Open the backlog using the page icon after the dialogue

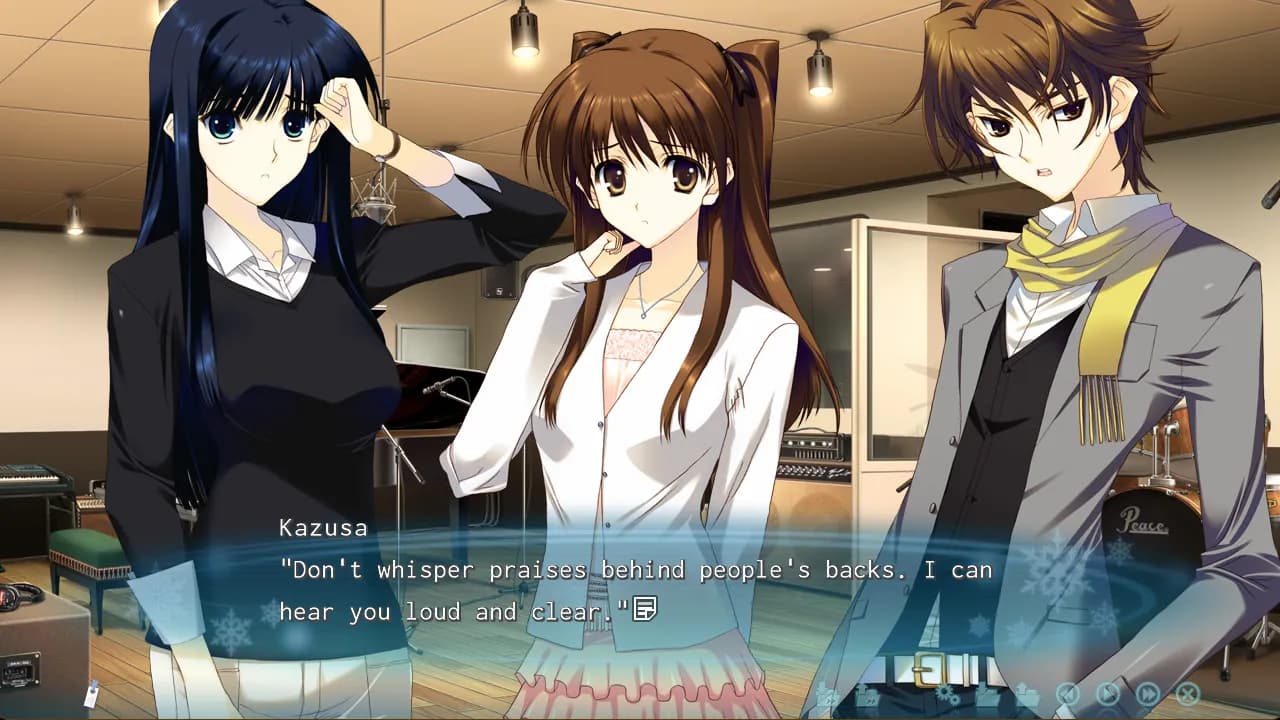[645, 607]
